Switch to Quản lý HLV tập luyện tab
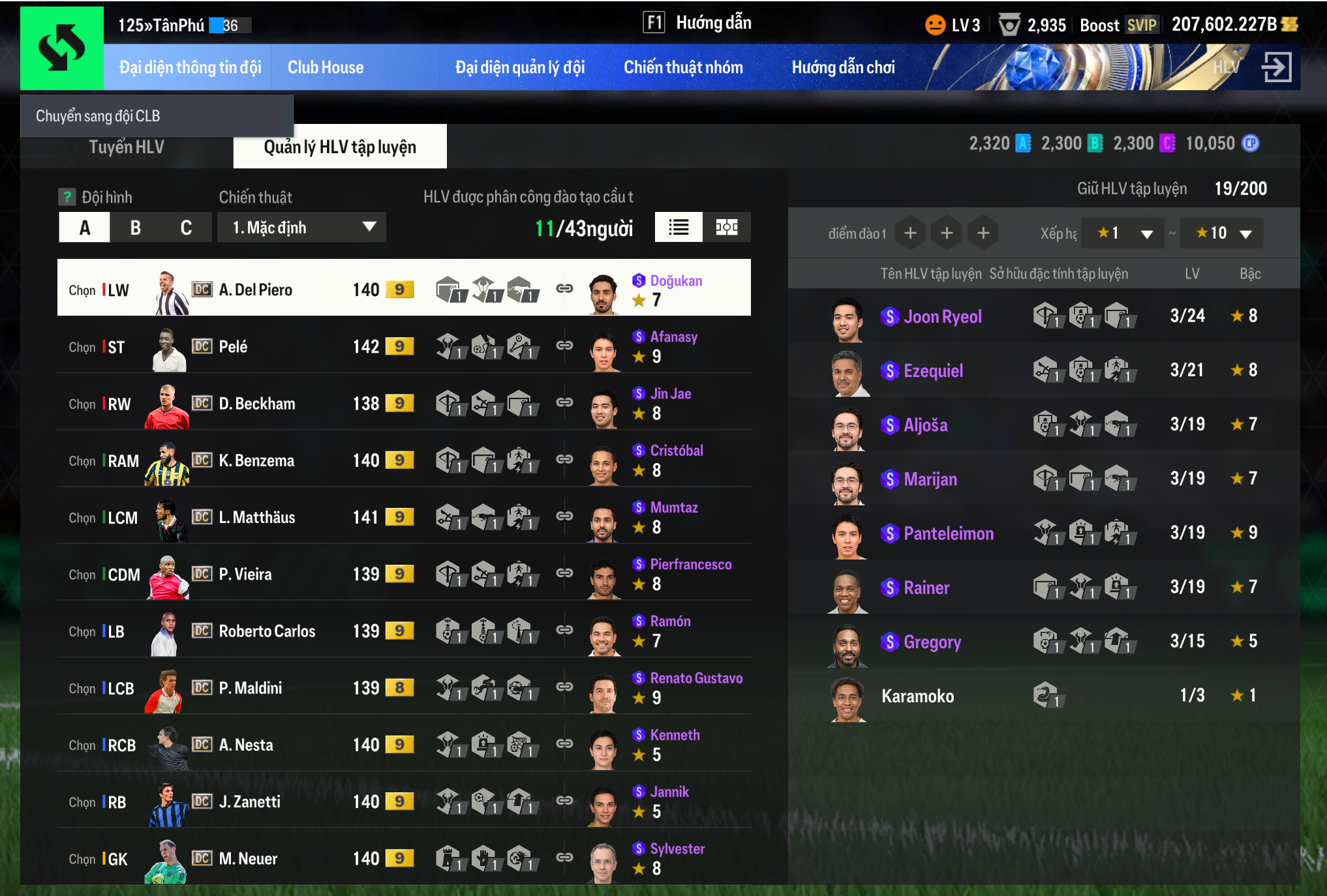 click(339, 147)
